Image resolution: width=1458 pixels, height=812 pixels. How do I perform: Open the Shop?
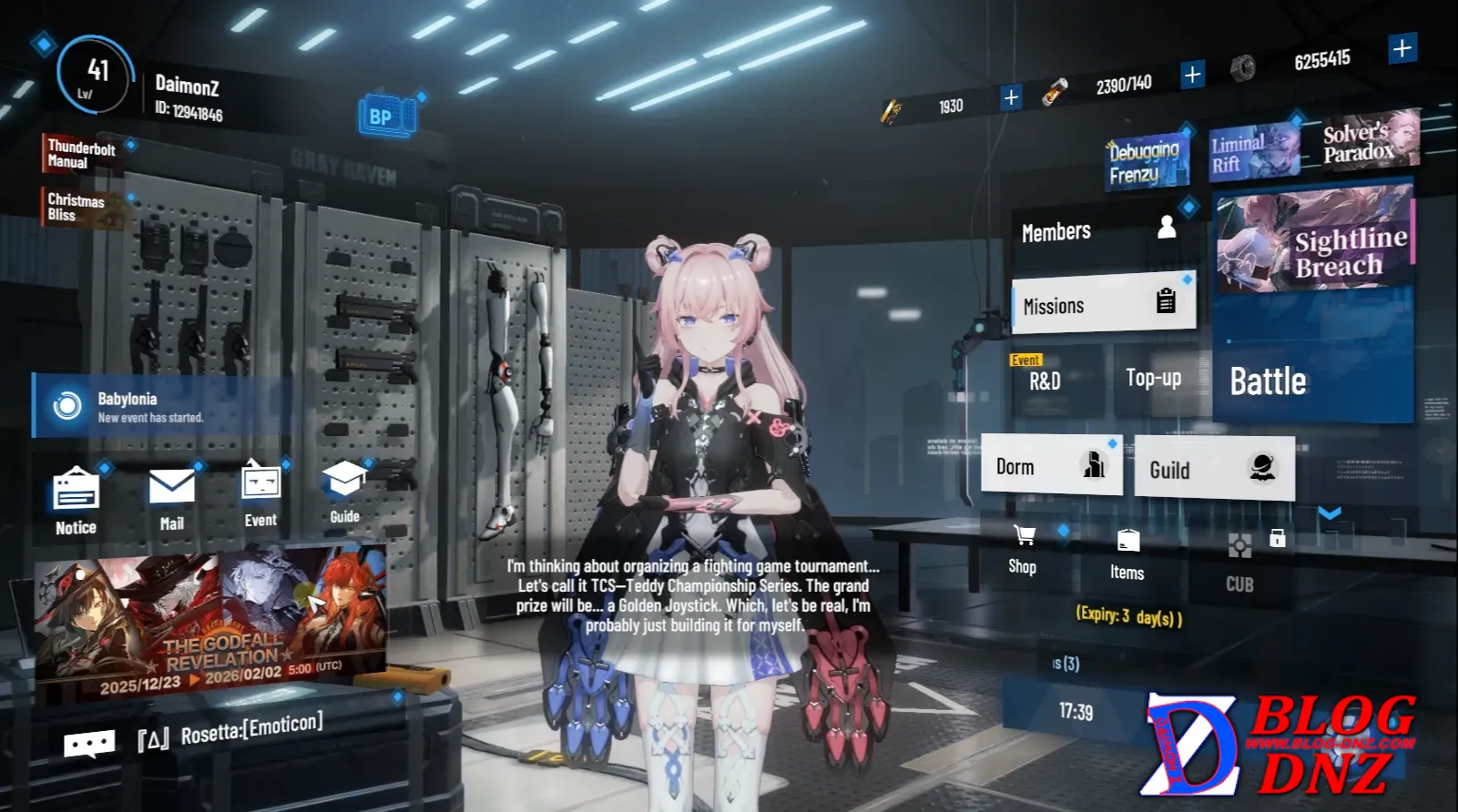point(1024,550)
